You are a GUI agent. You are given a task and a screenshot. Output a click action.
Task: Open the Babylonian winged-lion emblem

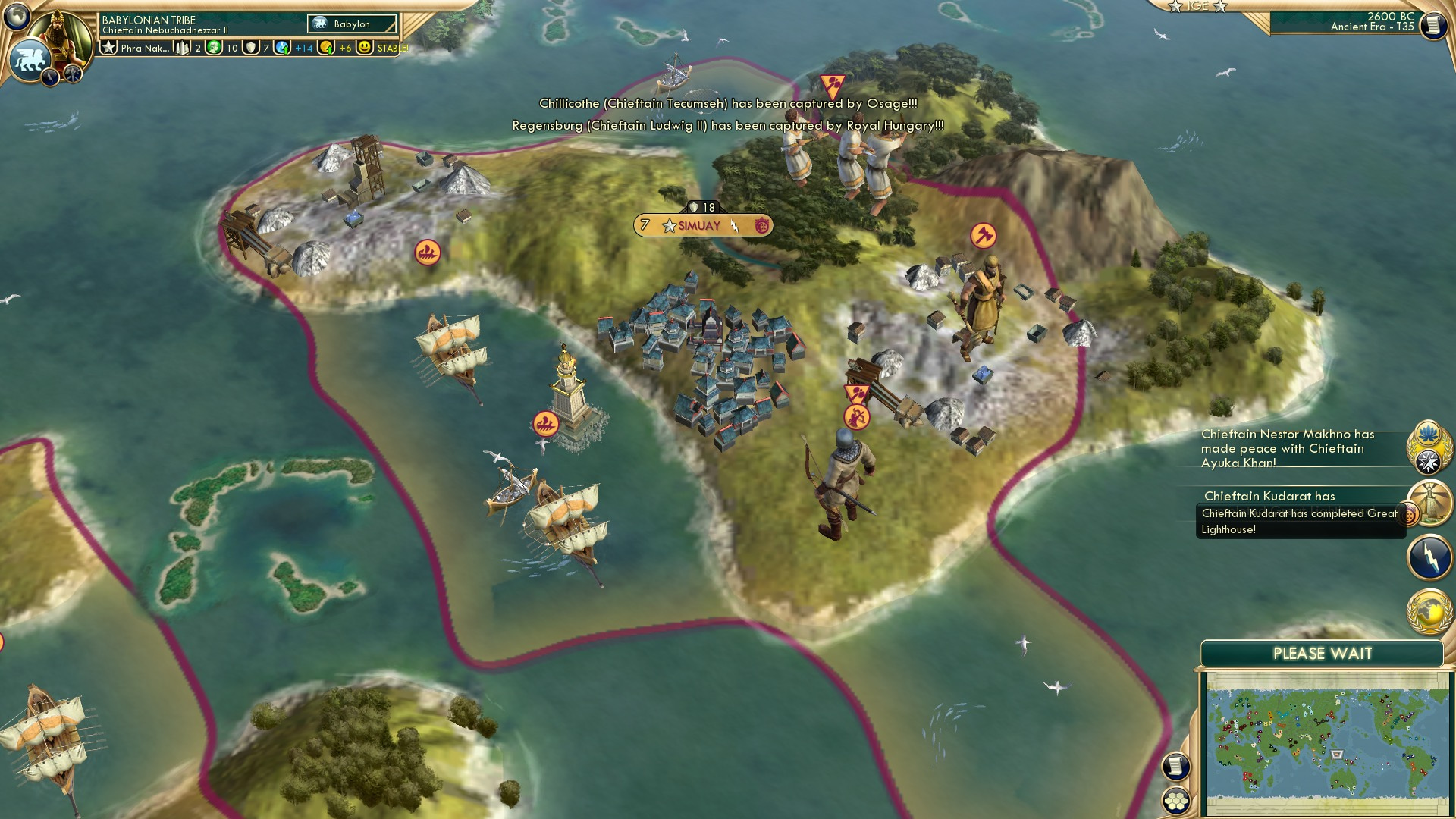click(x=30, y=60)
